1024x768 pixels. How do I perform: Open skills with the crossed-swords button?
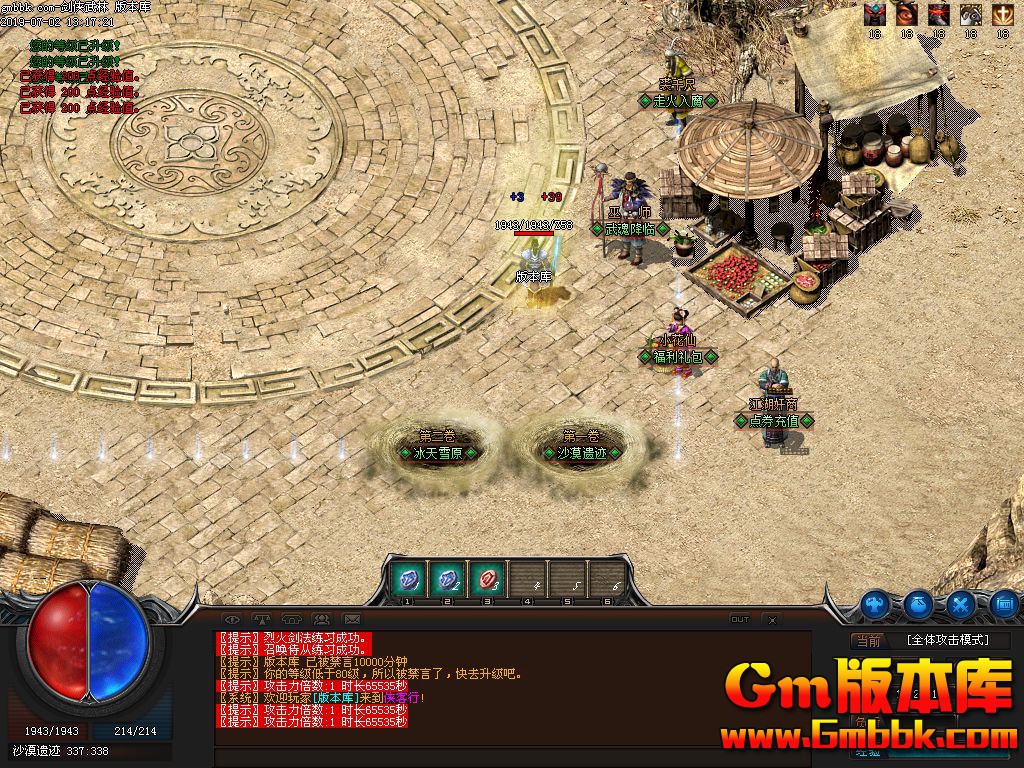961,603
